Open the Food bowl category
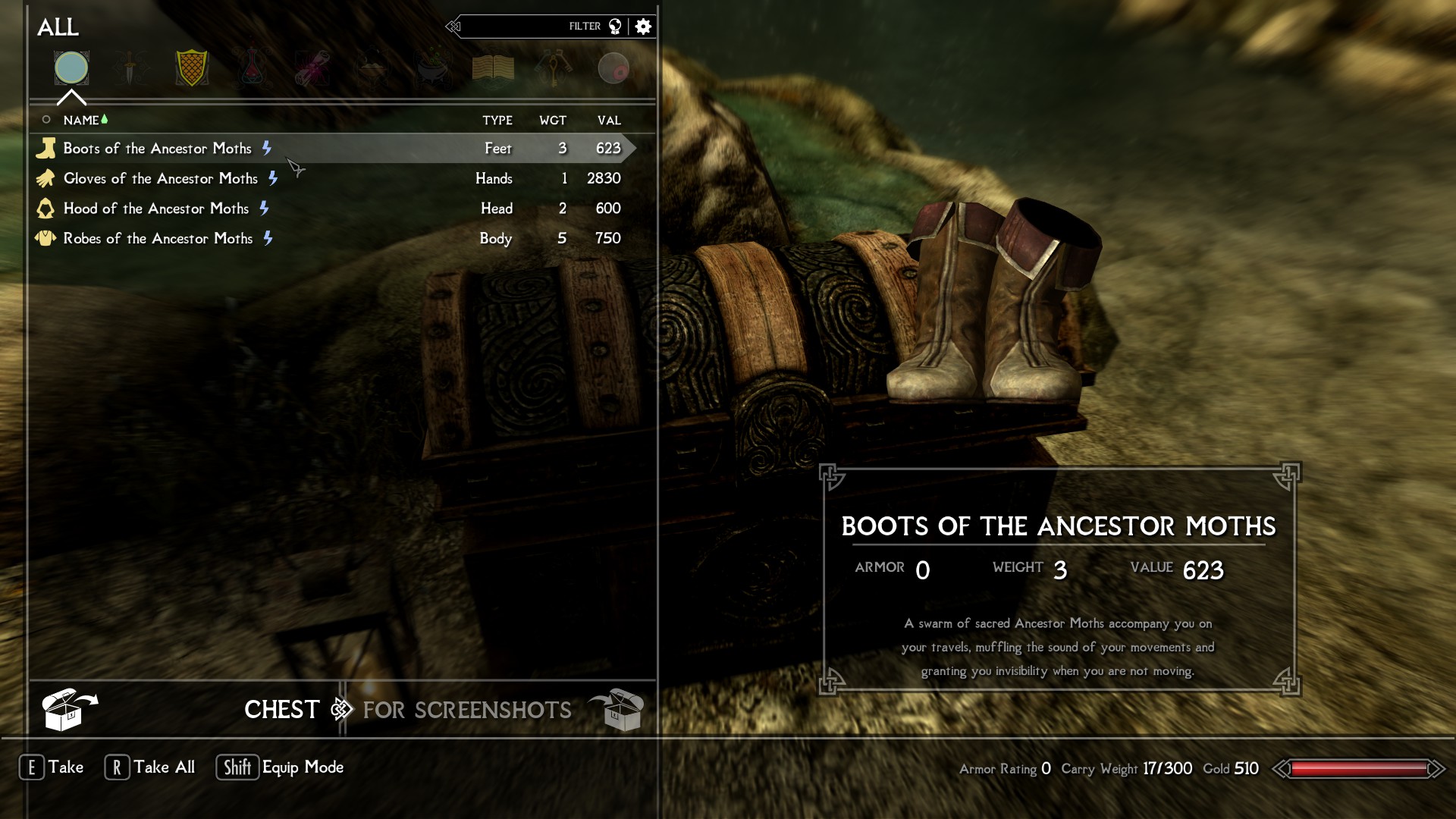Screen dimensions: 1456x819 click(x=372, y=68)
